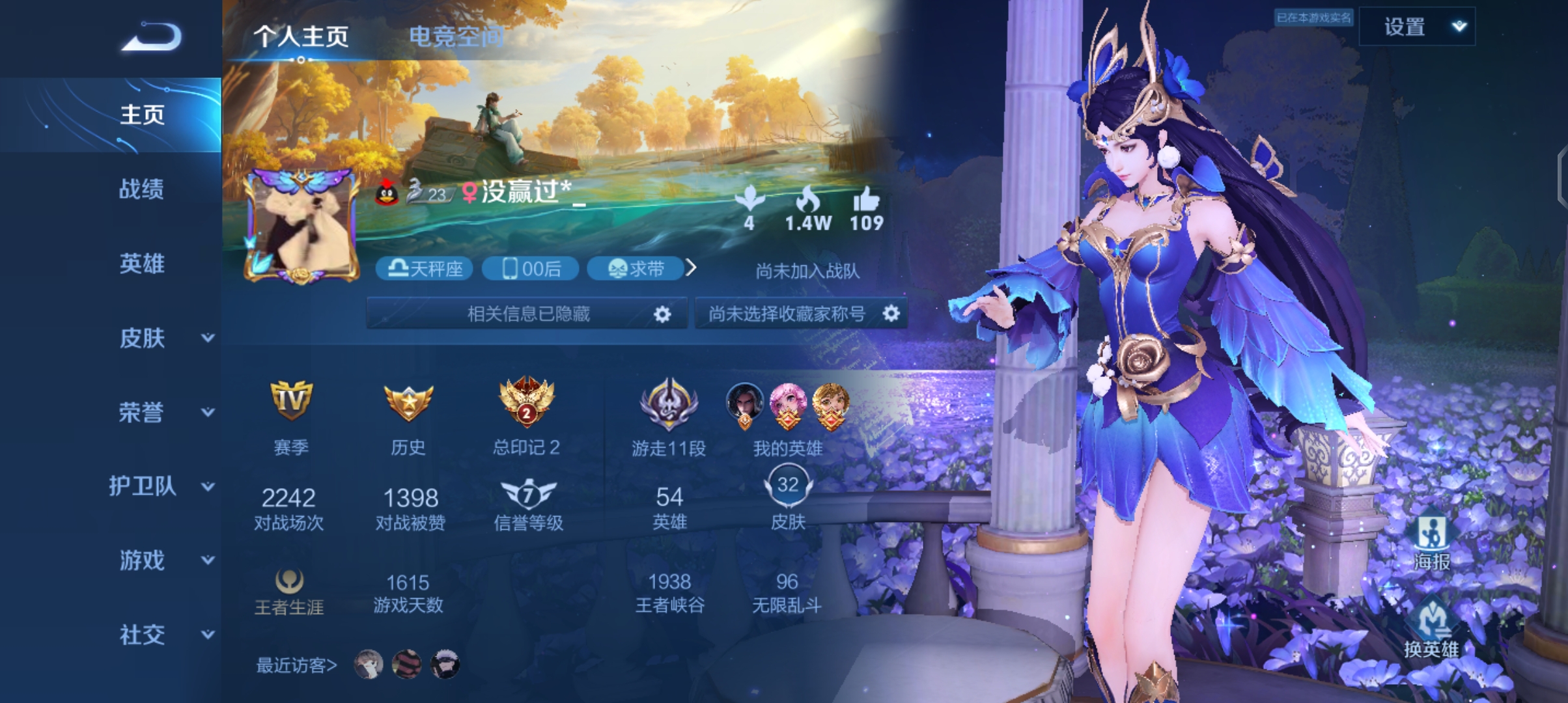Switch to the 电竞空间 tab
Image resolution: width=1568 pixels, height=703 pixels.
point(456,36)
